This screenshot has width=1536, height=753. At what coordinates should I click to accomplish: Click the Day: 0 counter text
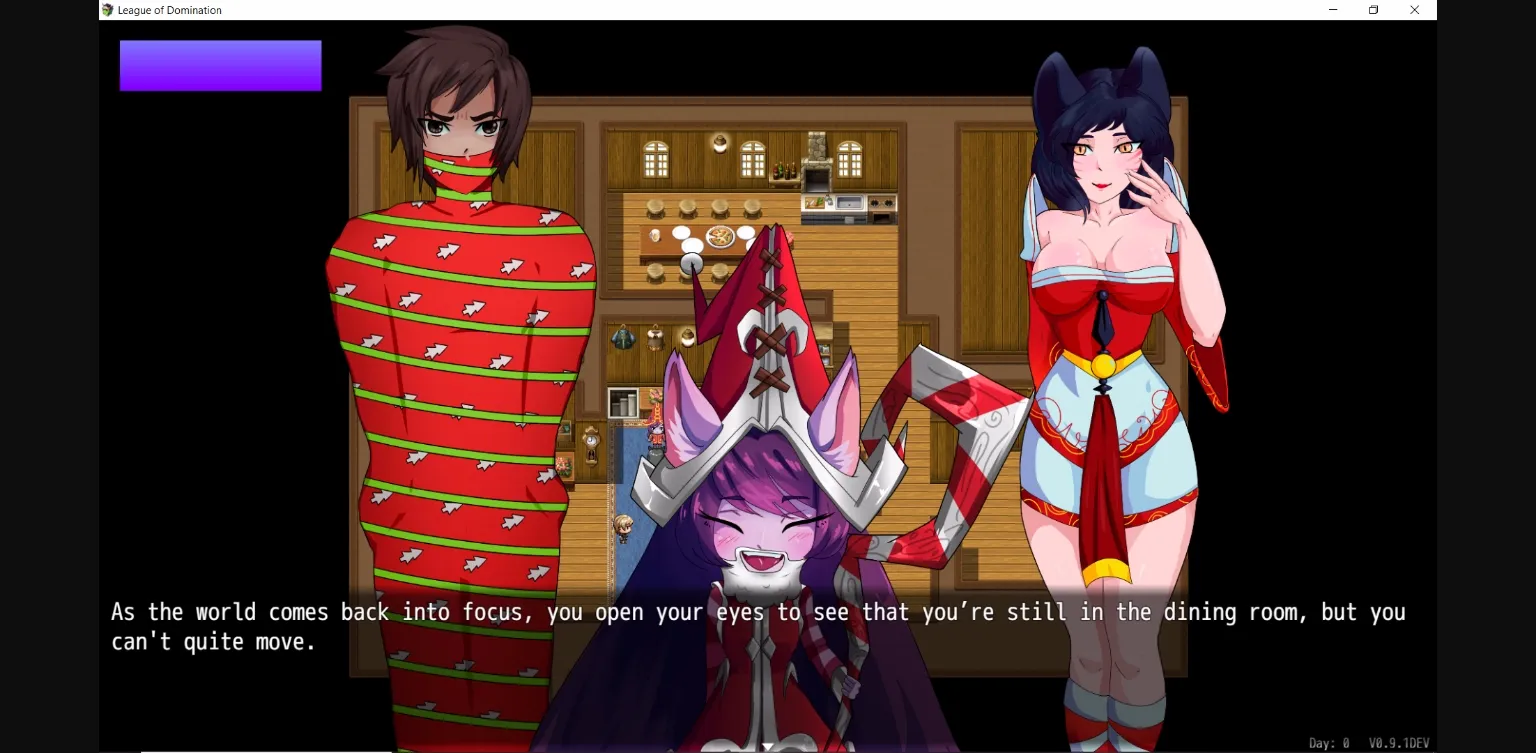coord(1328,743)
